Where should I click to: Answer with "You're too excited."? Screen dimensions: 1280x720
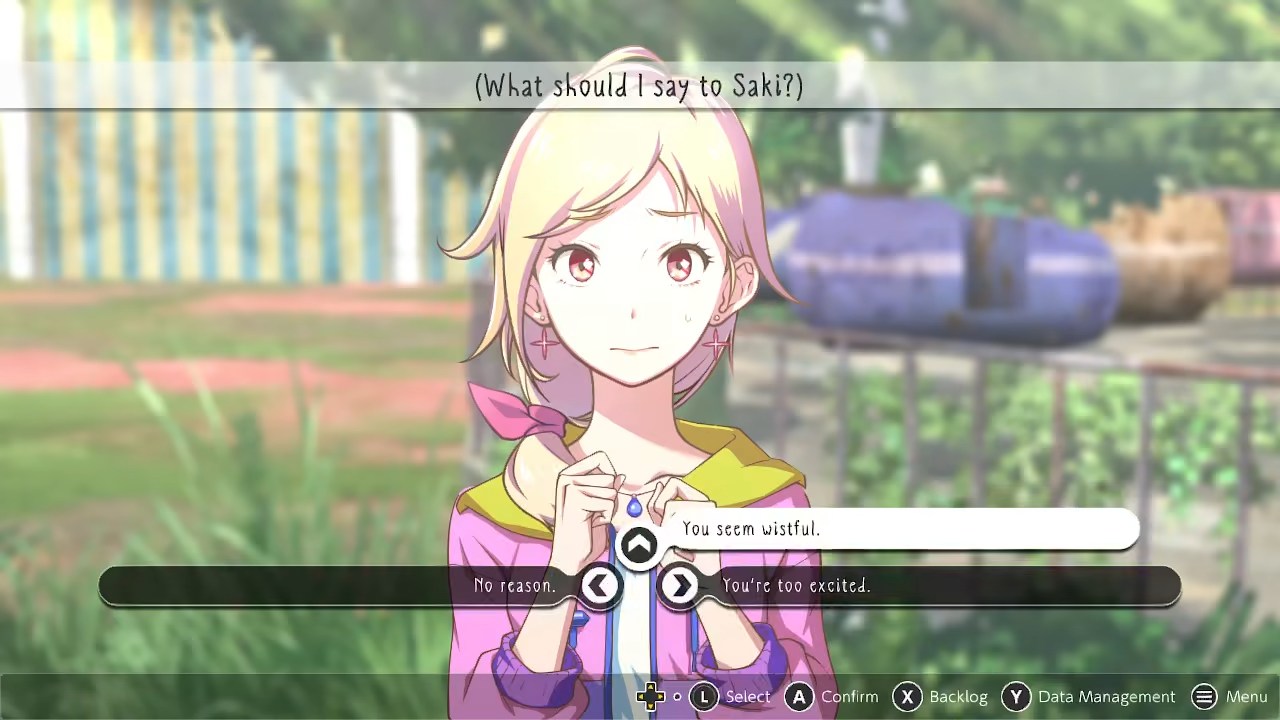tap(796, 586)
